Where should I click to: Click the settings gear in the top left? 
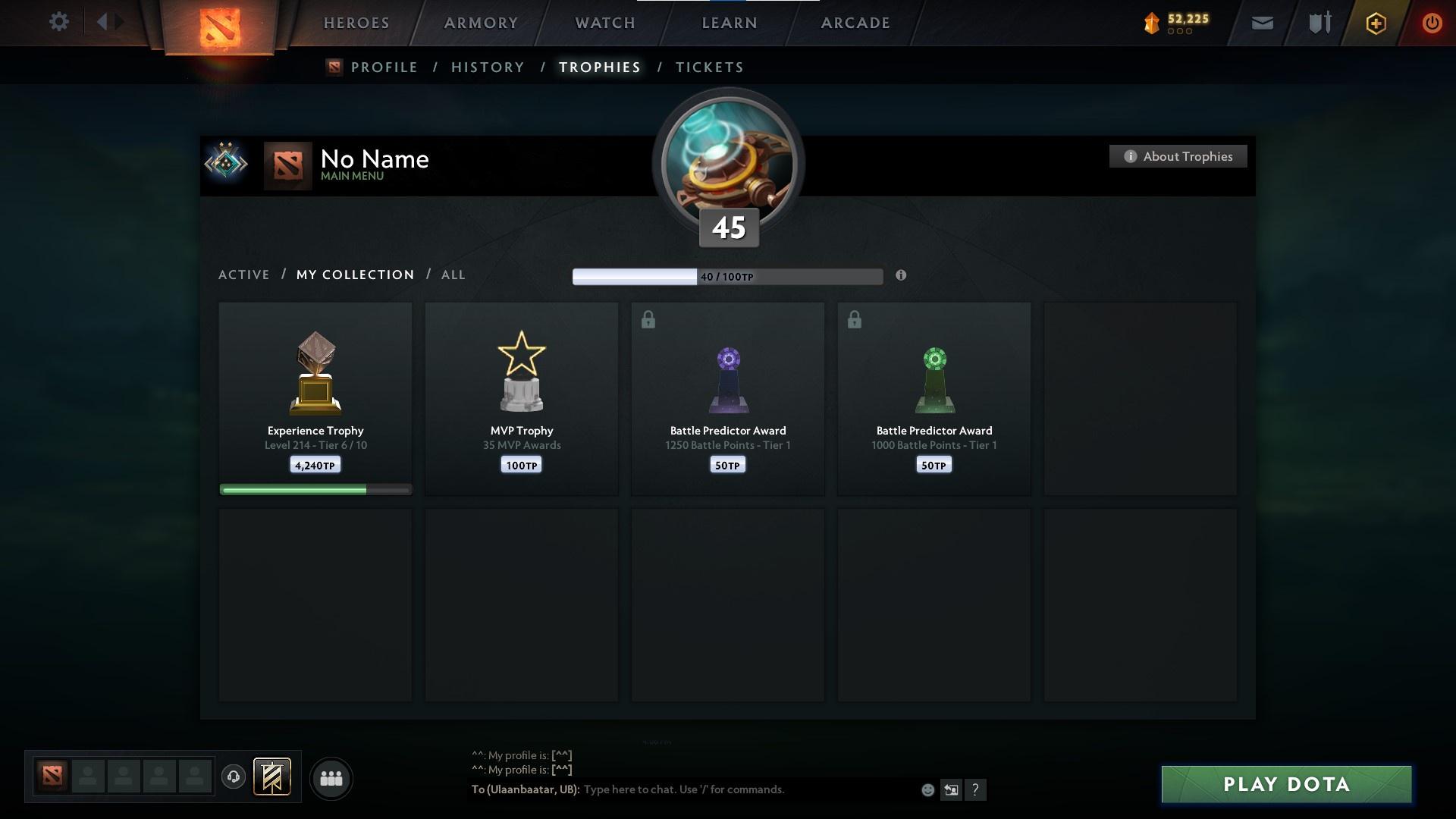click(59, 22)
